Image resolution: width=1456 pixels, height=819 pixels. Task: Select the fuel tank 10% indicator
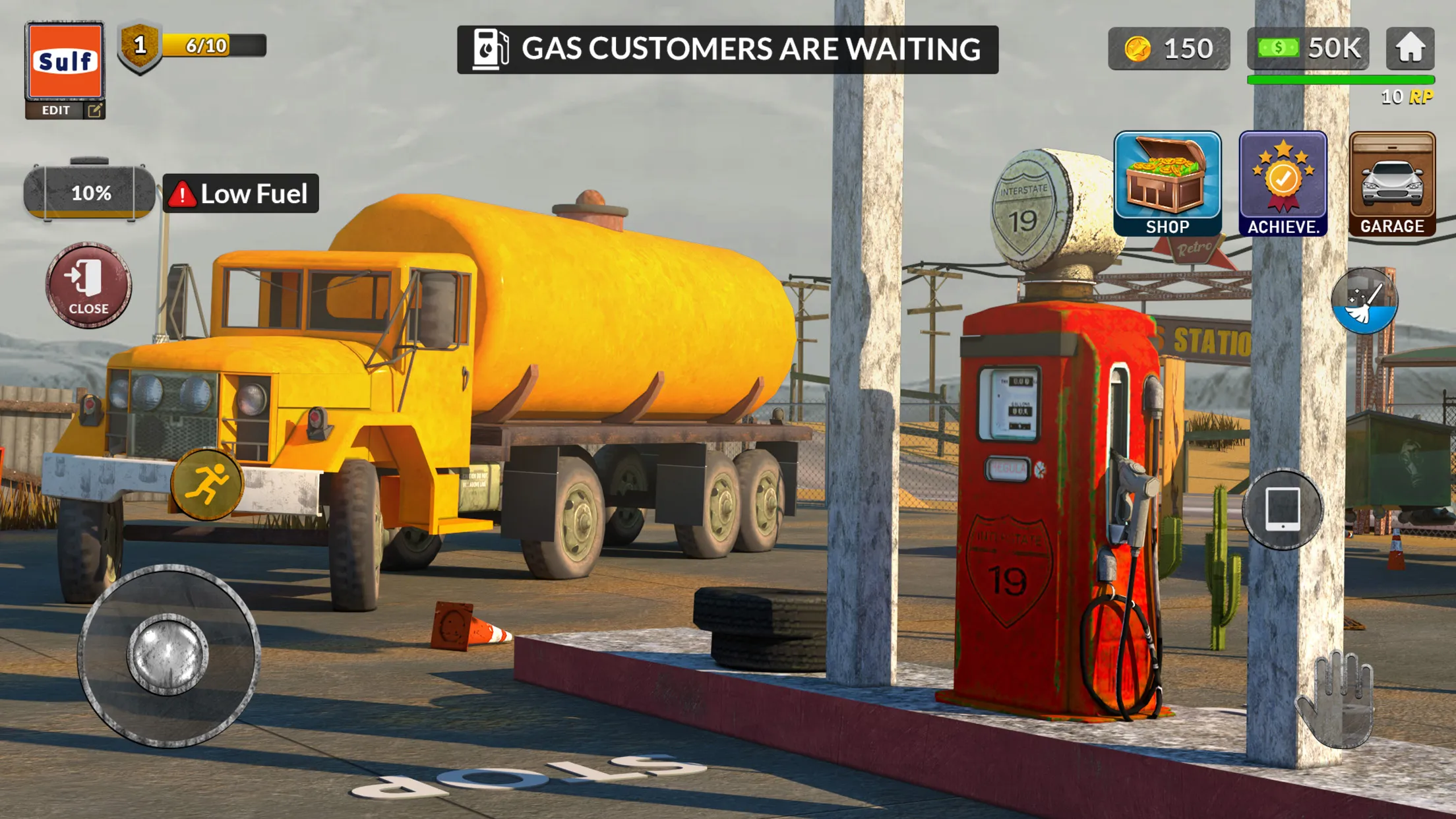pyautogui.click(x=90, y=193)
